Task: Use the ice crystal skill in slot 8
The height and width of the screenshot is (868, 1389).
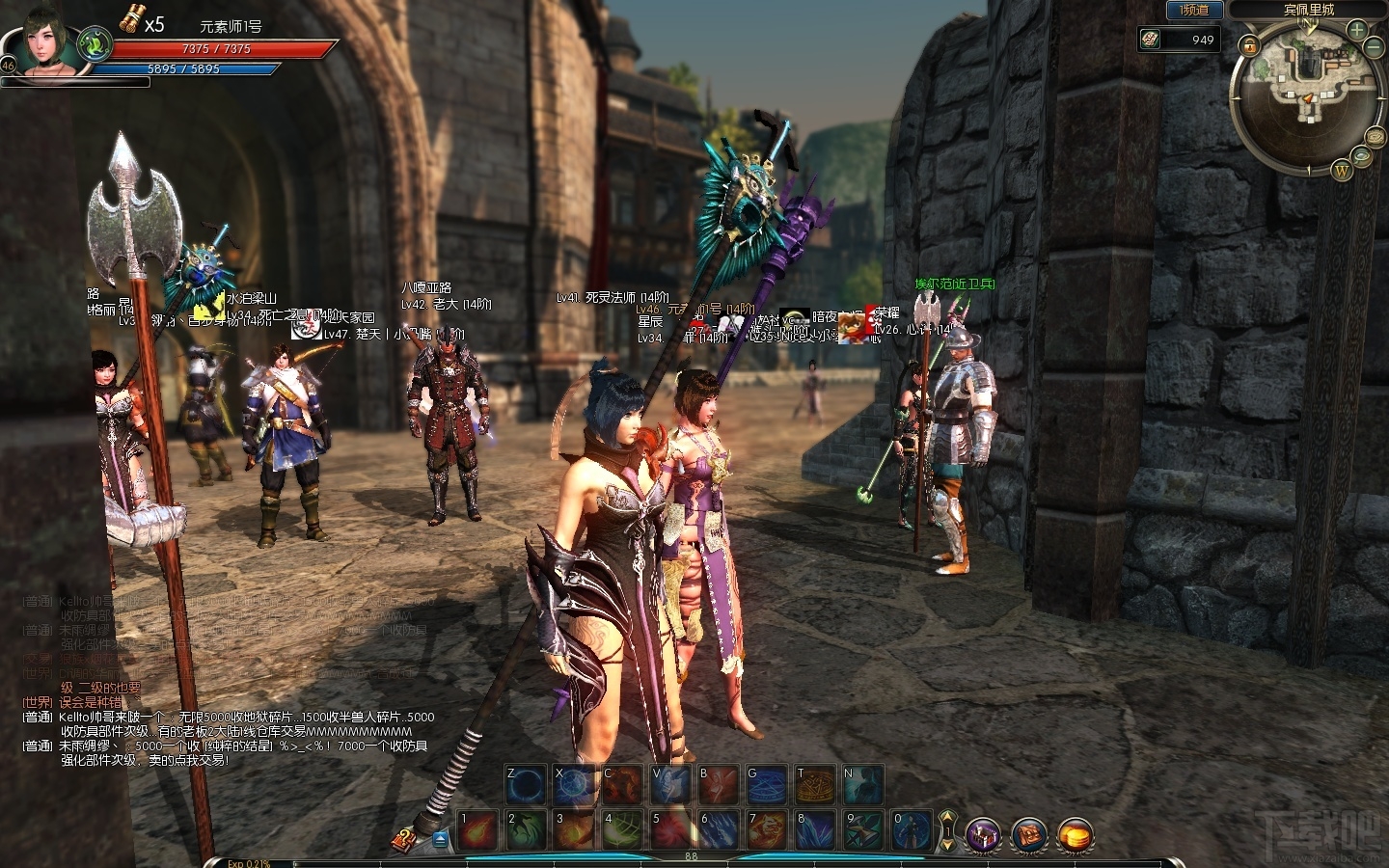Action: [816, 830]
